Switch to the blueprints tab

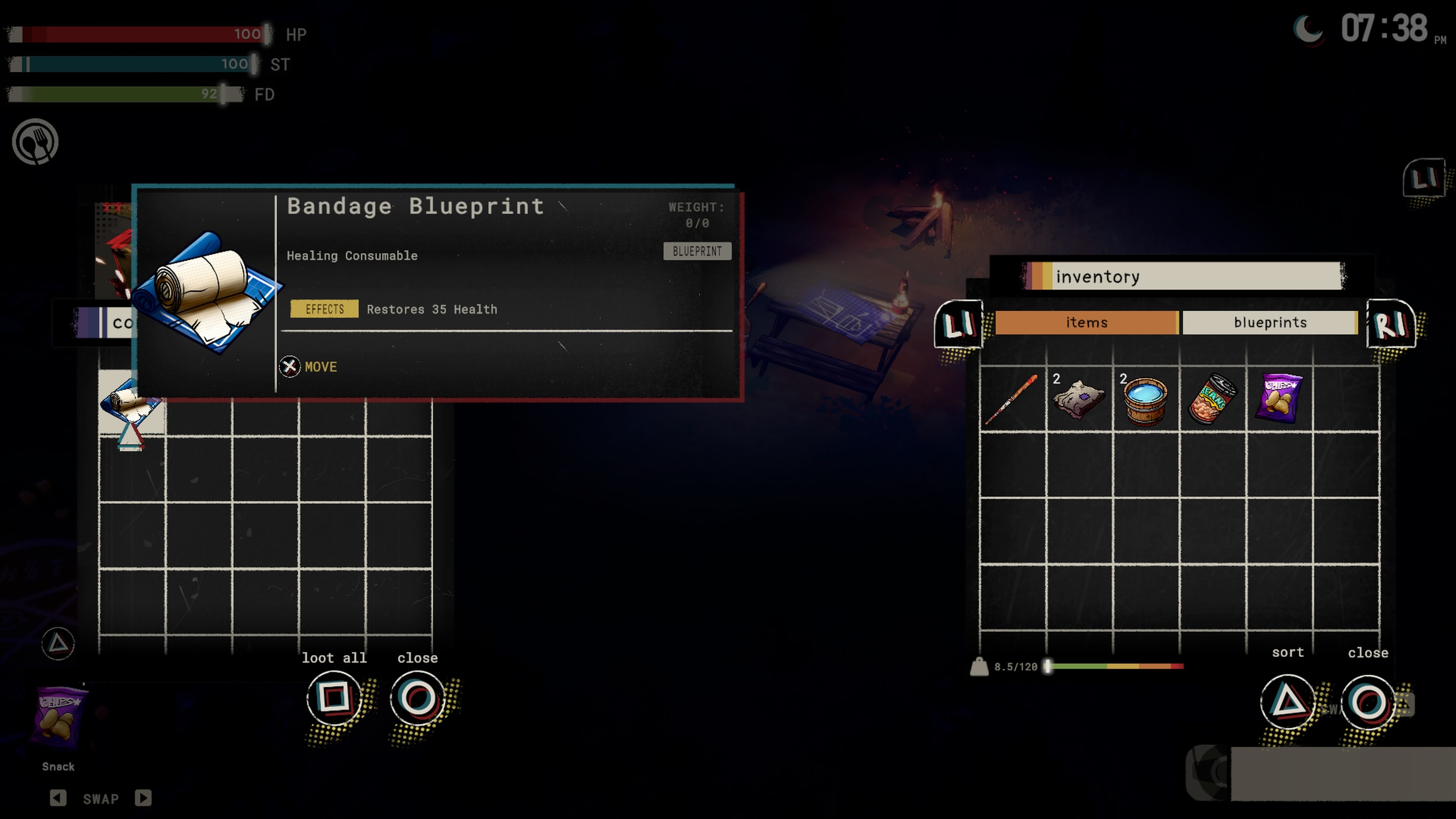point(1269,322)
